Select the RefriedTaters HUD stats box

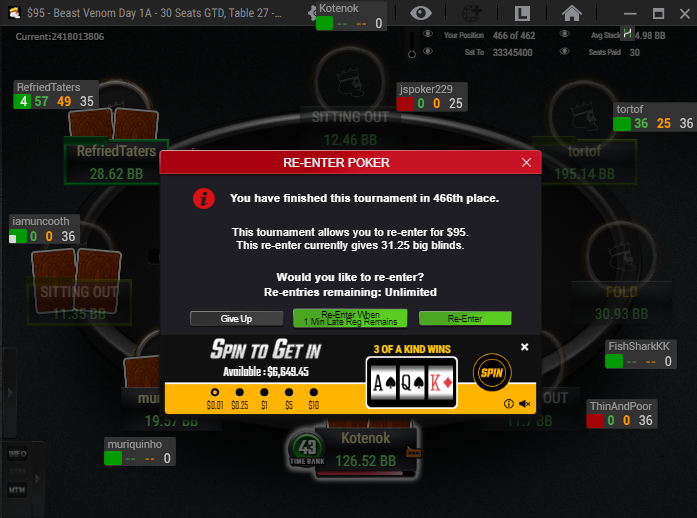(x=55, y=95)
